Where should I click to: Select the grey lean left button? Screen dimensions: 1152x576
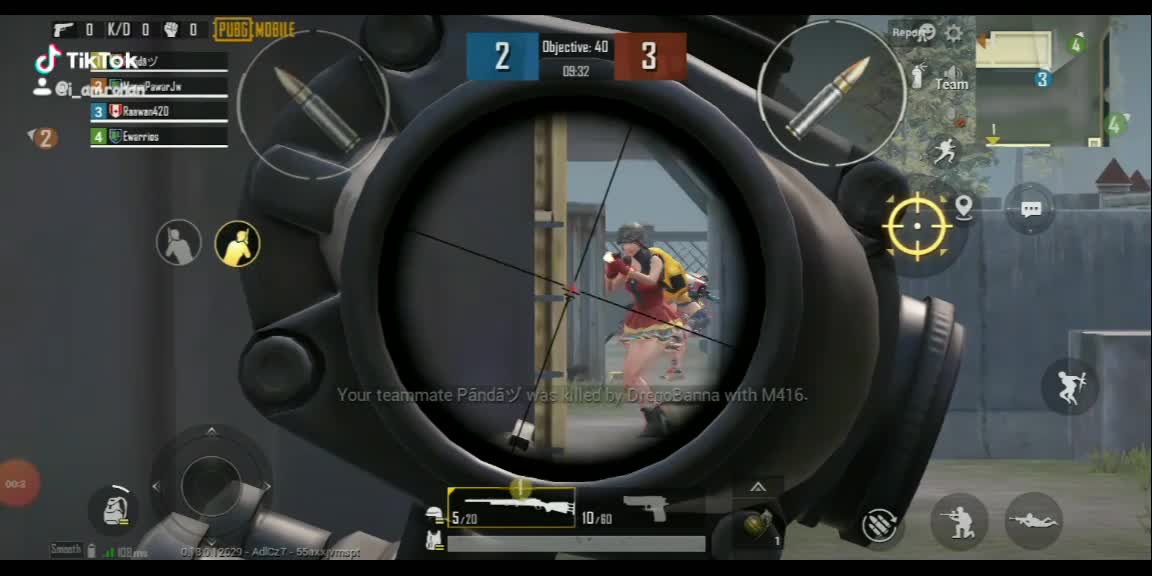click(179, 243)
